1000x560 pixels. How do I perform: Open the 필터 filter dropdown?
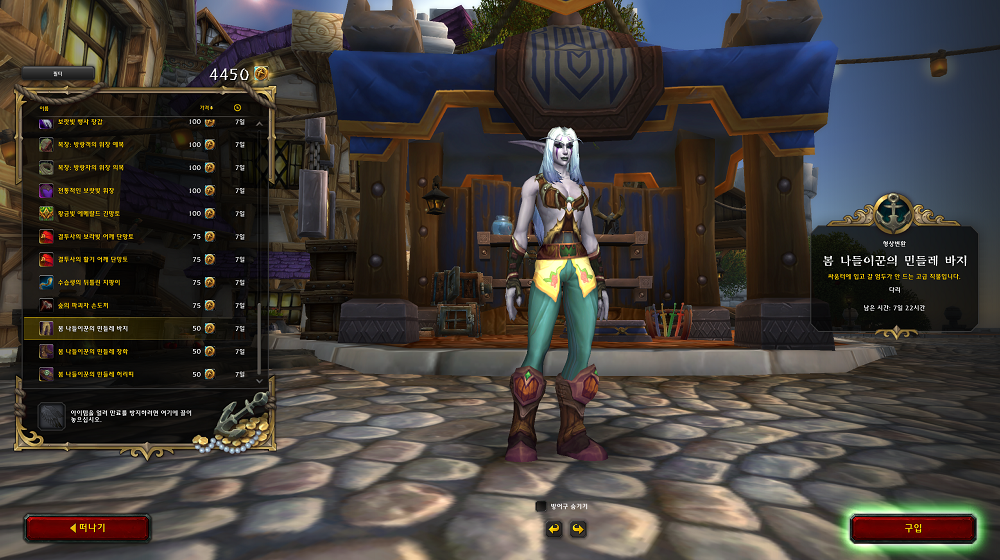coord(57,73)
